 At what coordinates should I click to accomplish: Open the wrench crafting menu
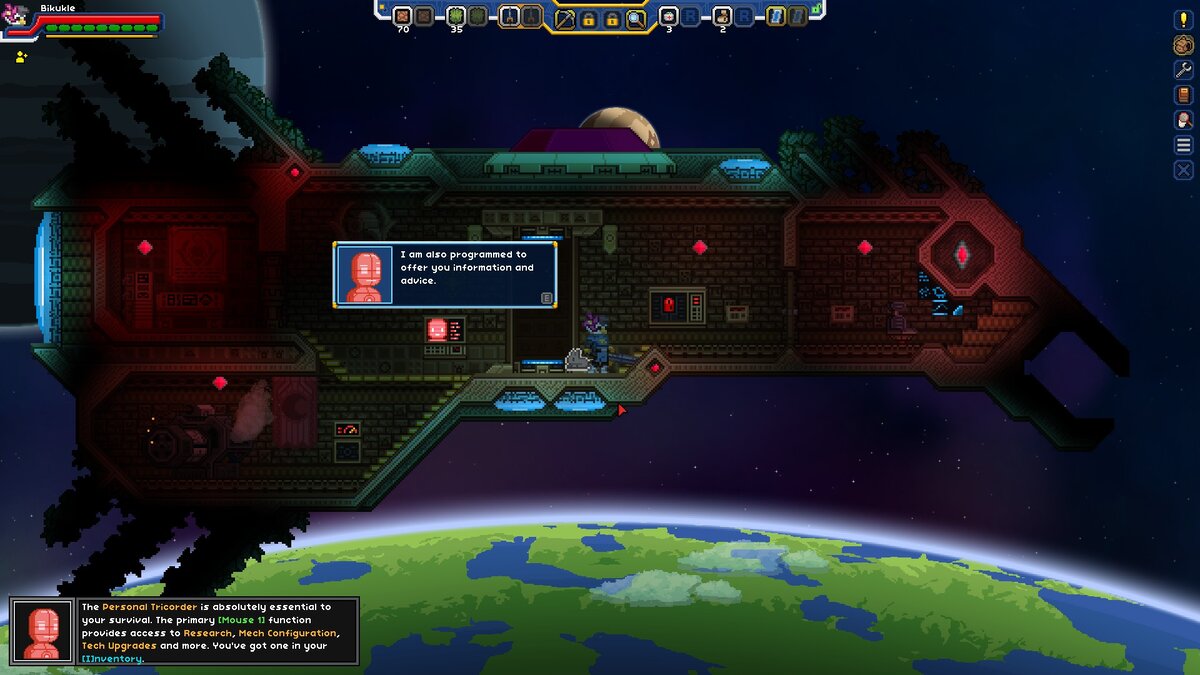point(1184,69)
